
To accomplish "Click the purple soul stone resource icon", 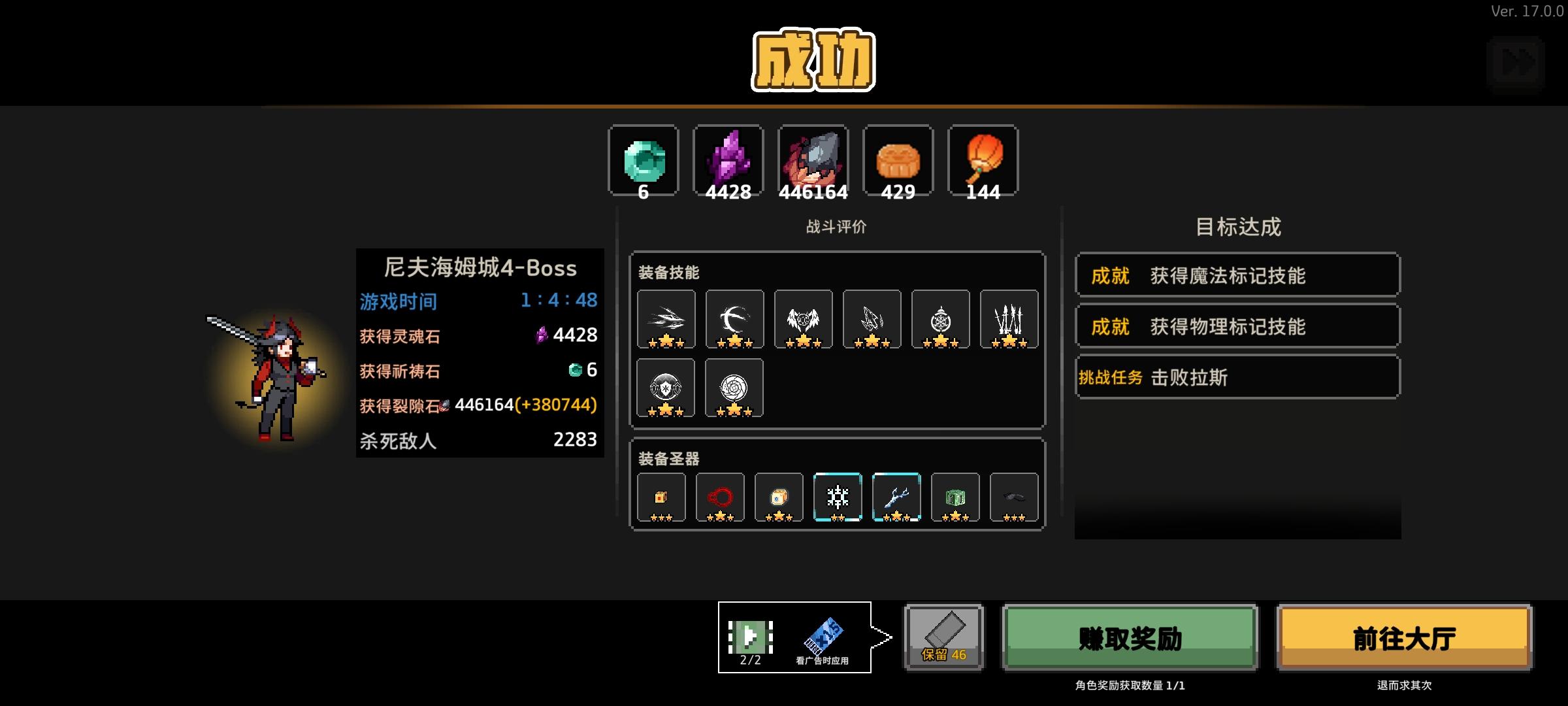I will [x=728, y=160].
